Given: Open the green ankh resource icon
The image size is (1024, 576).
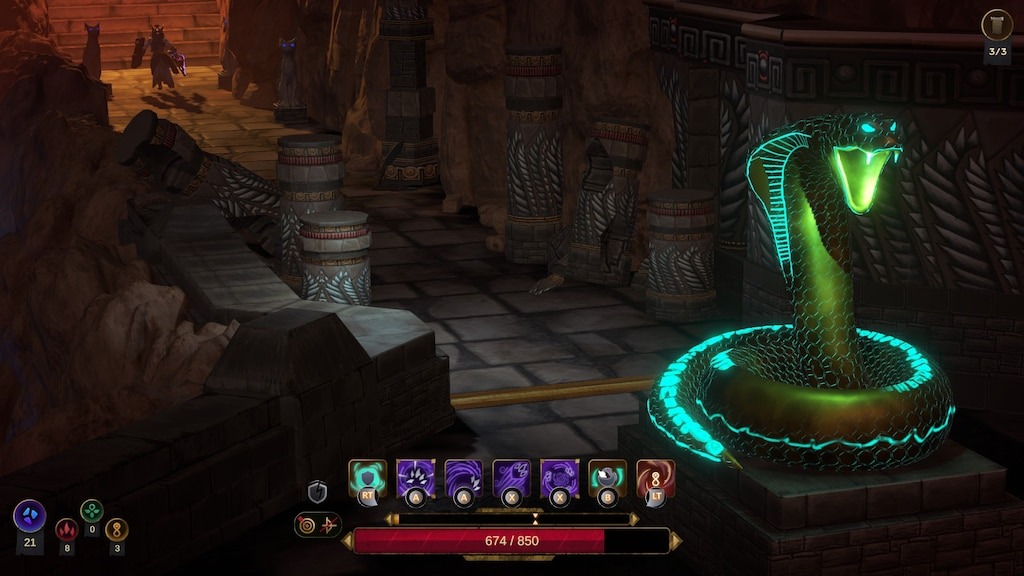Looking at the screenshot, I should [92, 510].
